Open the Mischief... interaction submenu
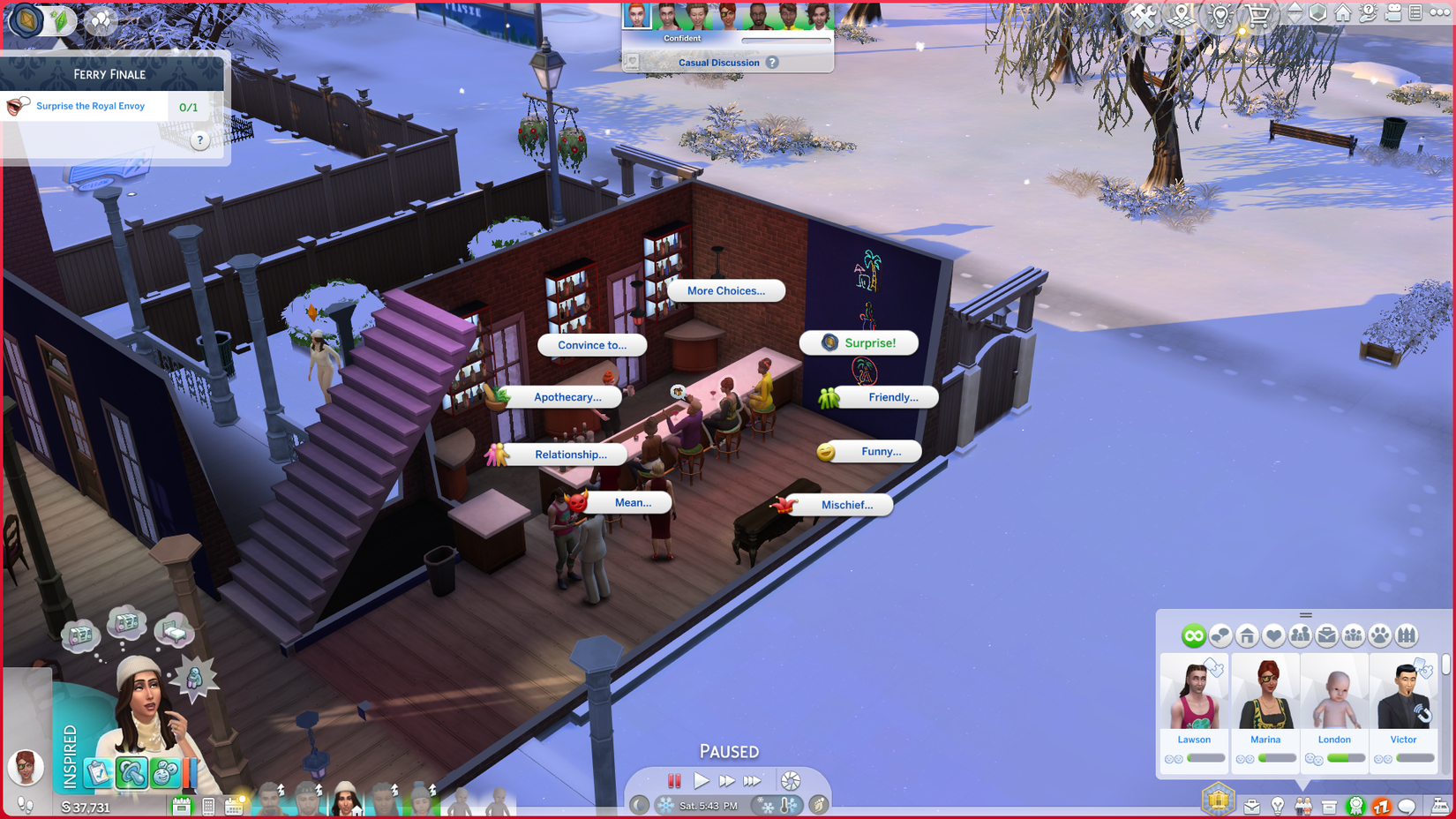This screenshot has width=1456, height=819. click(845, 505)
